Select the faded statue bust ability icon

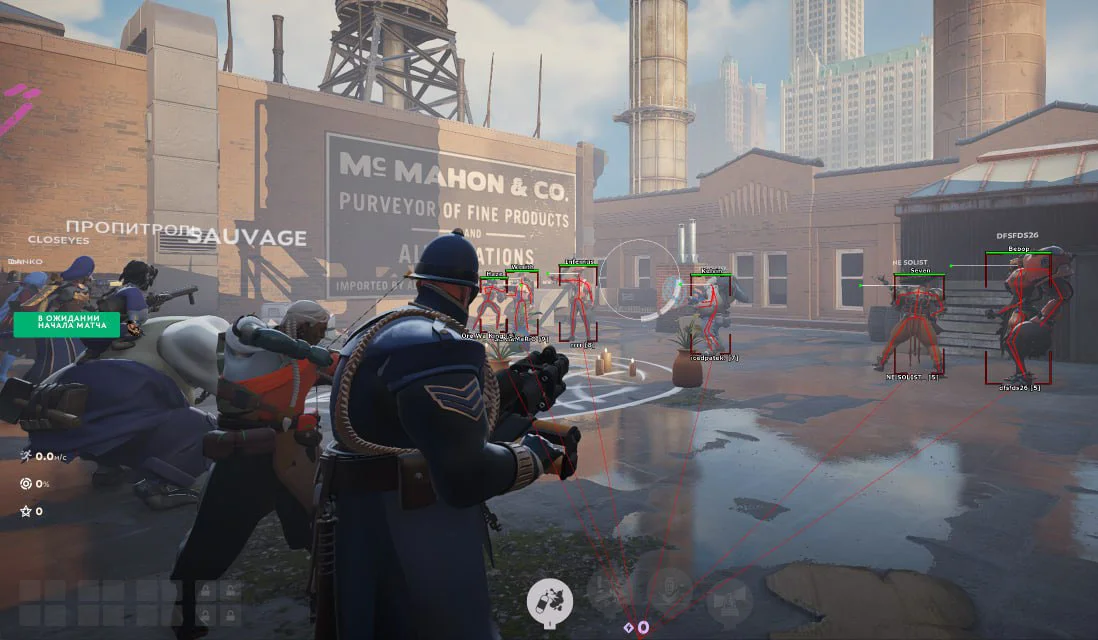pyautogui.click(x=669, y=591)
